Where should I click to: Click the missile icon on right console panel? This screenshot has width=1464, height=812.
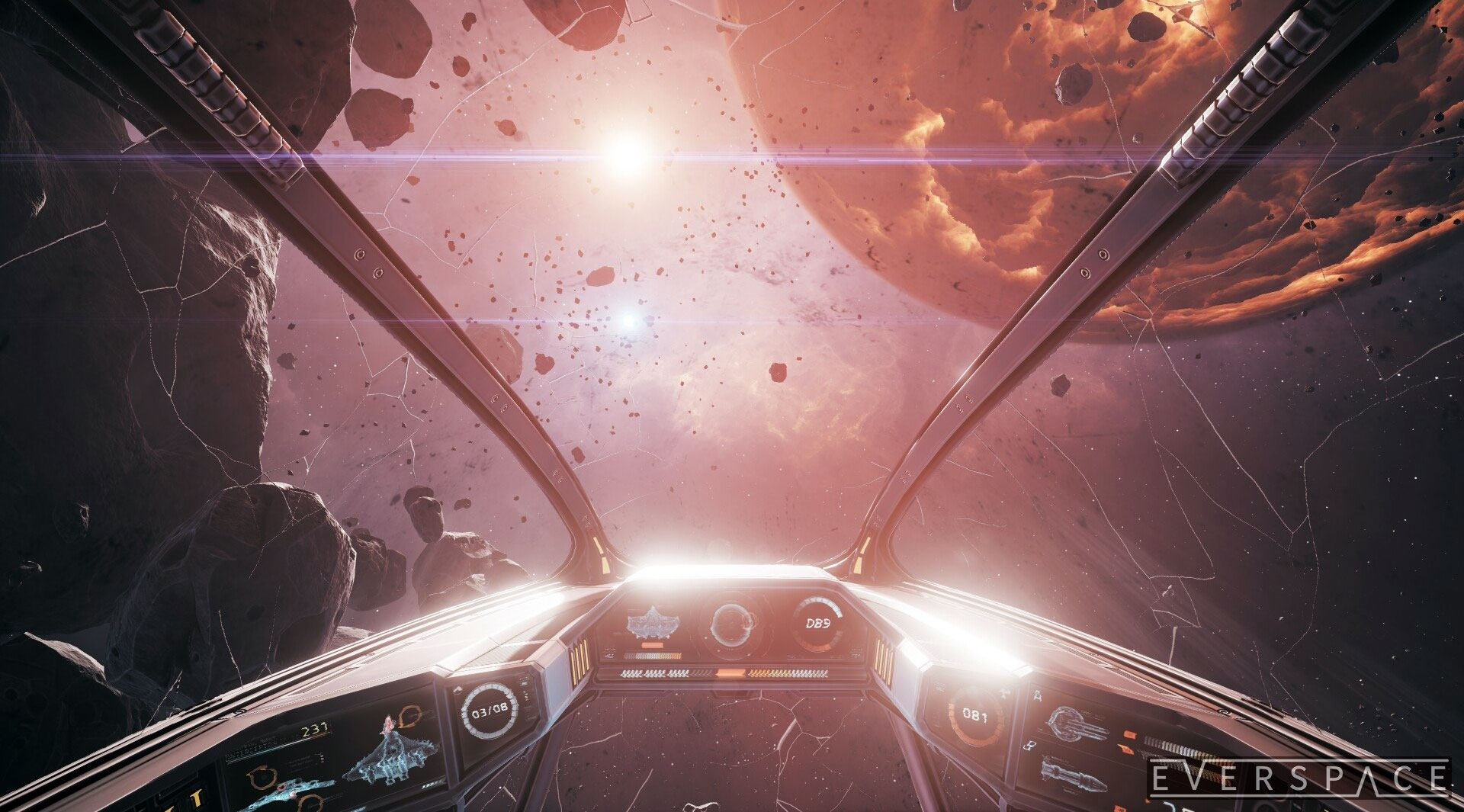point(1074,775)
